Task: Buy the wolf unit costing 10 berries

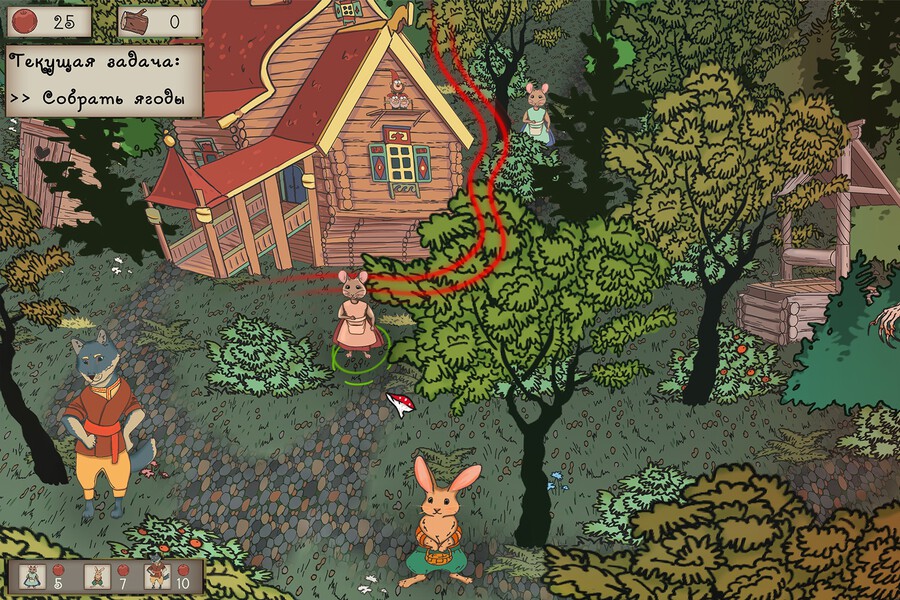Action: [x=156, y=576]
